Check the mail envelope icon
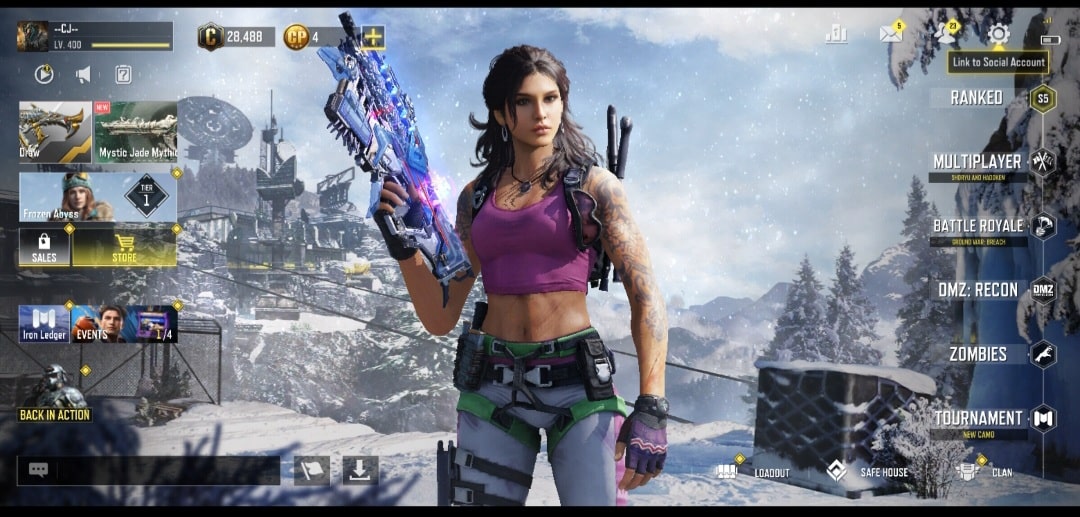The width and height of the screenshot is (1080, 517). (890, 34)
